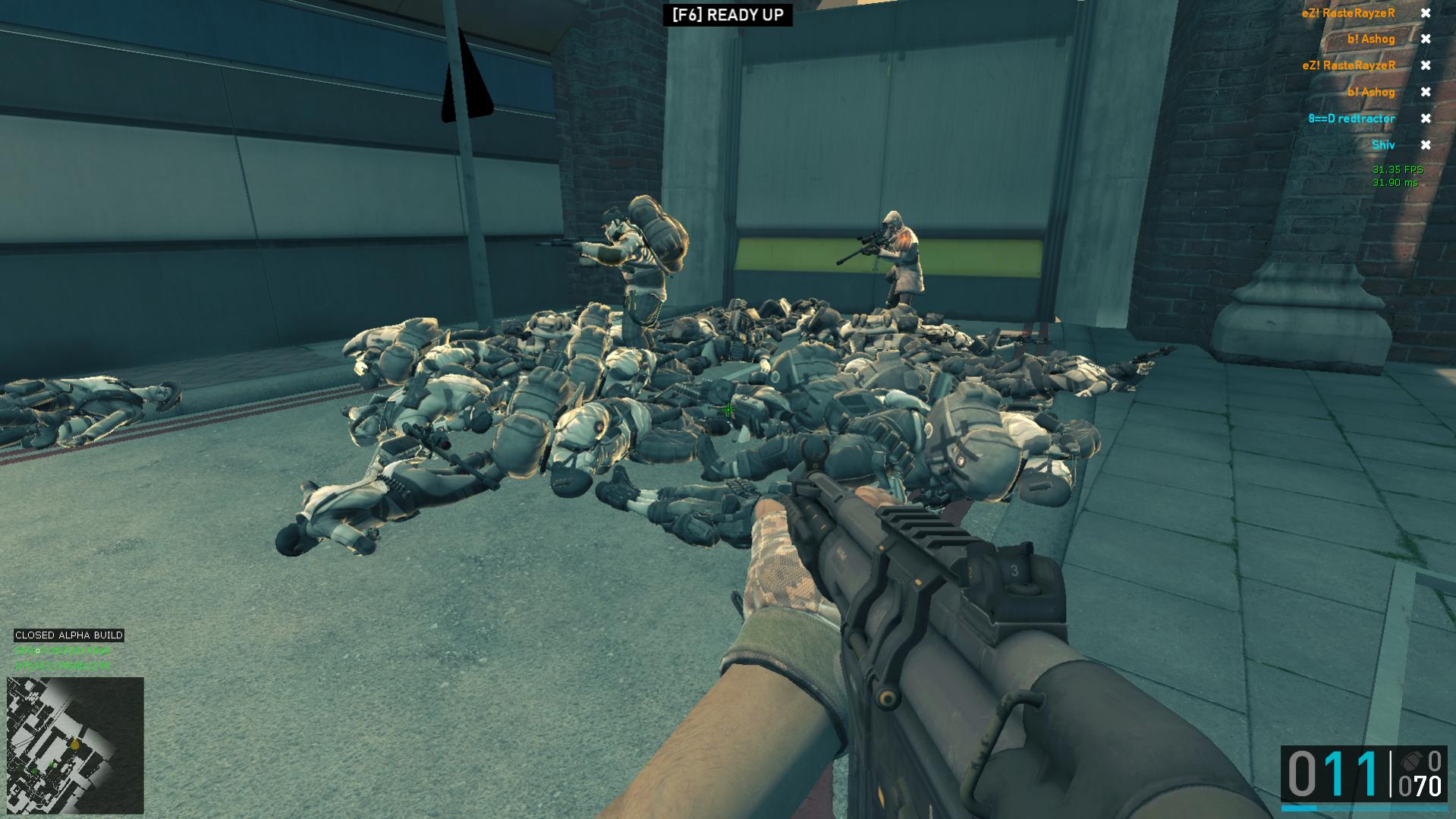
Task: Click the grenade icon beside the ammo counter
Action: point(1410,760)
